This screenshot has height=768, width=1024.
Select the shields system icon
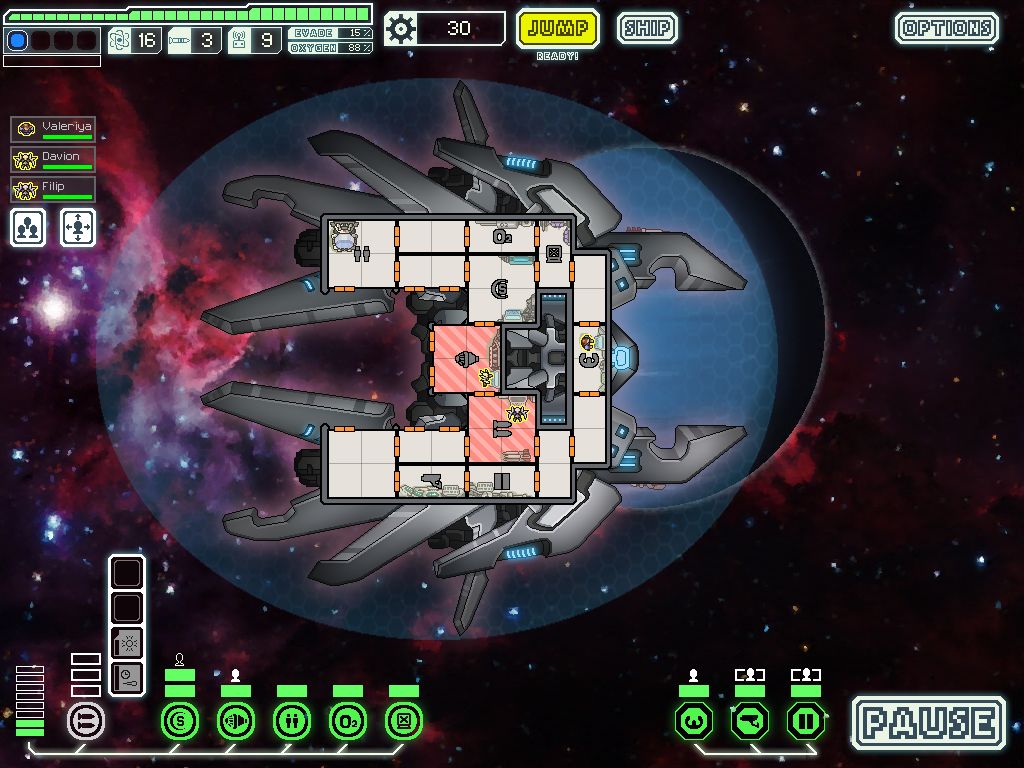180,720
